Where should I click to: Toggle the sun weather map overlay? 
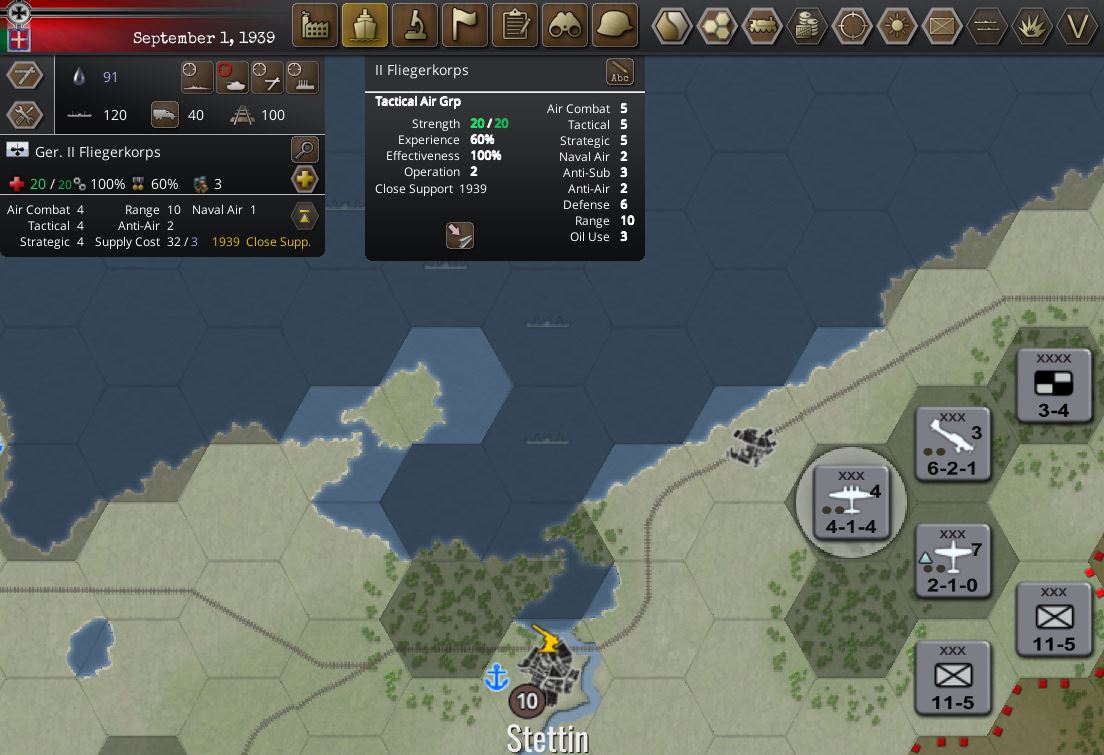897,25
